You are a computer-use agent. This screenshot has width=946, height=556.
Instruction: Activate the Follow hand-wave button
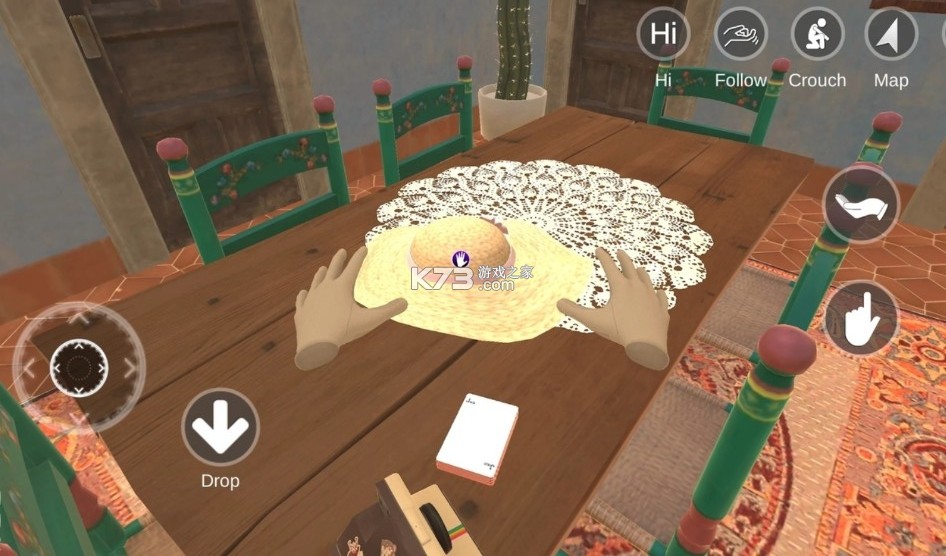tap(741, 34)
